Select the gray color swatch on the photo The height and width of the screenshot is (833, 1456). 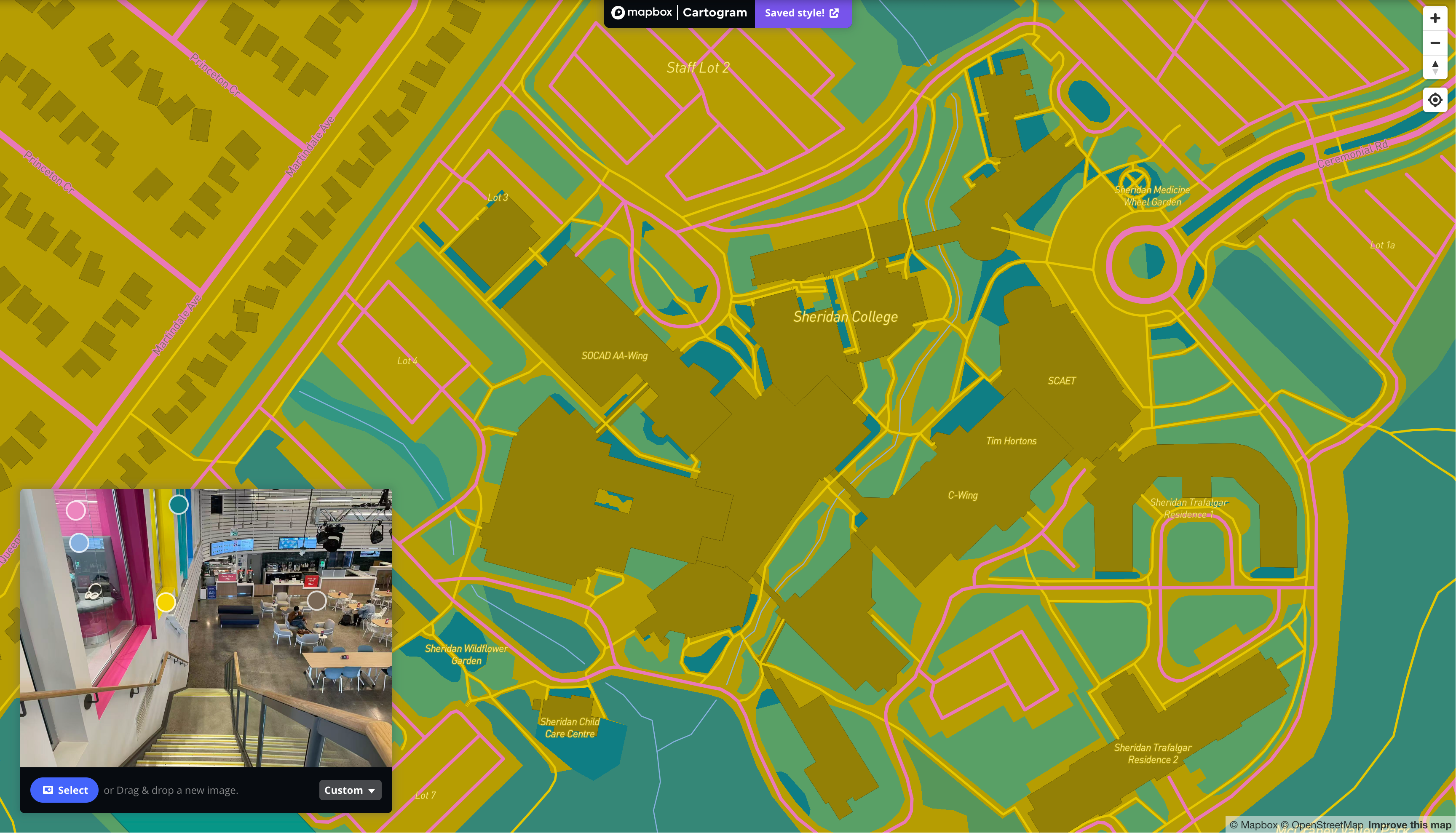tap(316, 601)
